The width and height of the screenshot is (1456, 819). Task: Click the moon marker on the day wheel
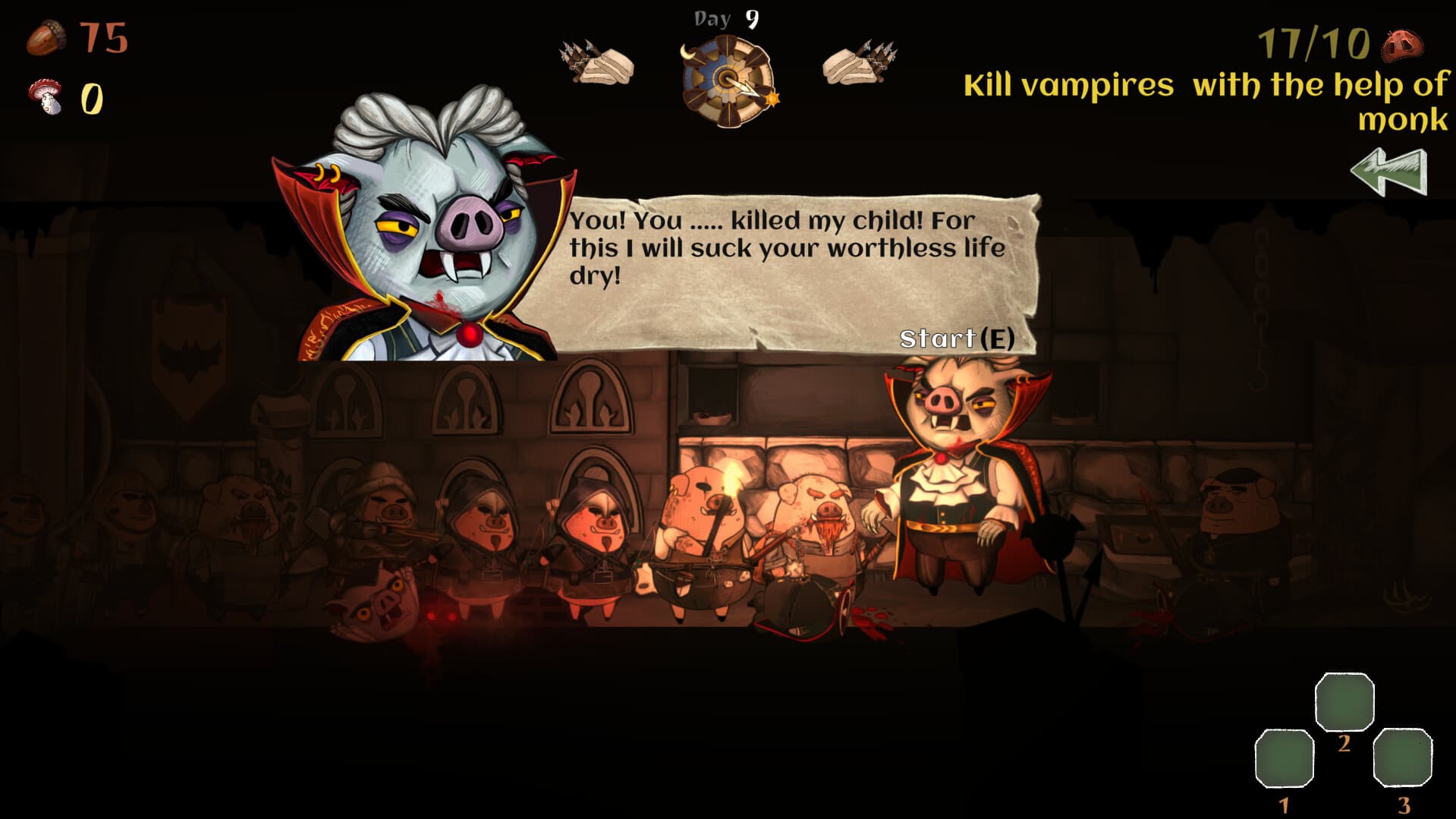pos(687,53)
